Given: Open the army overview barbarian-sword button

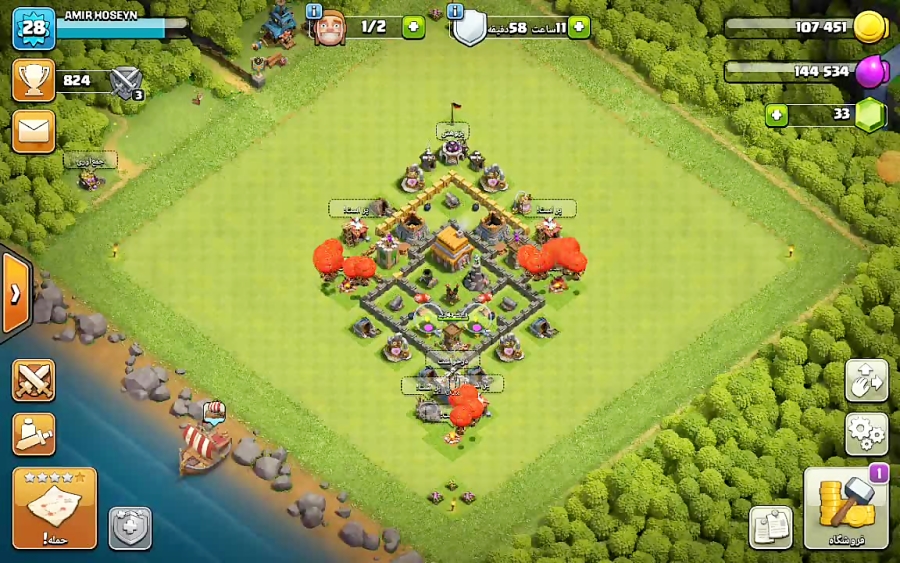Looking at the screenshot, I should (33, 434).
